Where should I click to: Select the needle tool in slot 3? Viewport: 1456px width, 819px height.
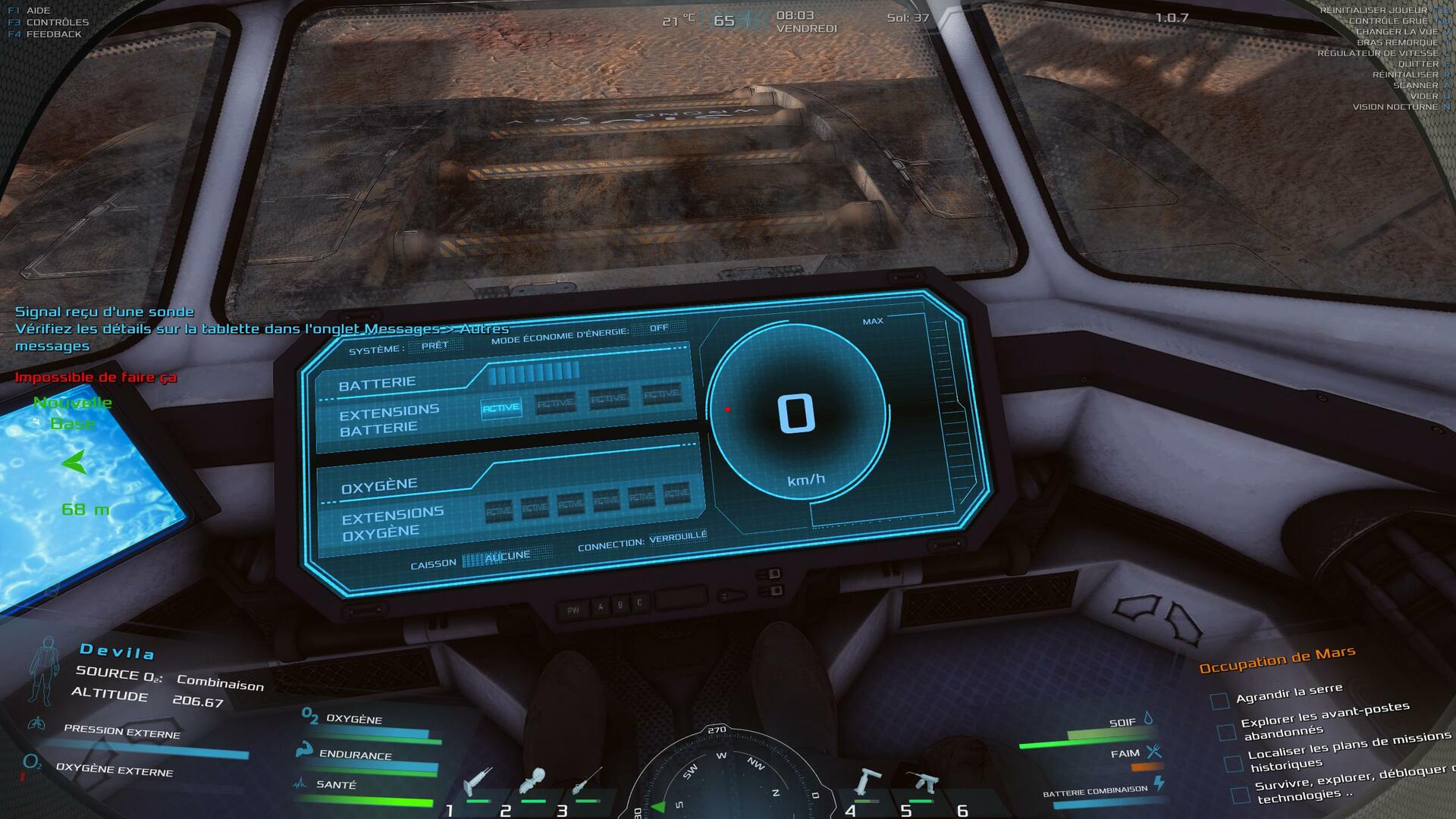(x=587, y=781)
